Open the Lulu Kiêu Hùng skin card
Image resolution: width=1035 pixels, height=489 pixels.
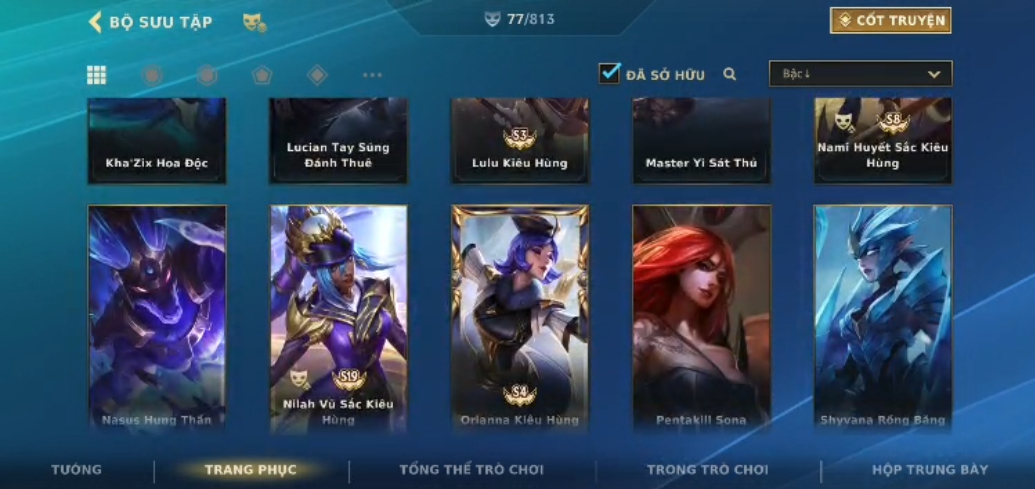pyautogui.click(x=520, y=140)
